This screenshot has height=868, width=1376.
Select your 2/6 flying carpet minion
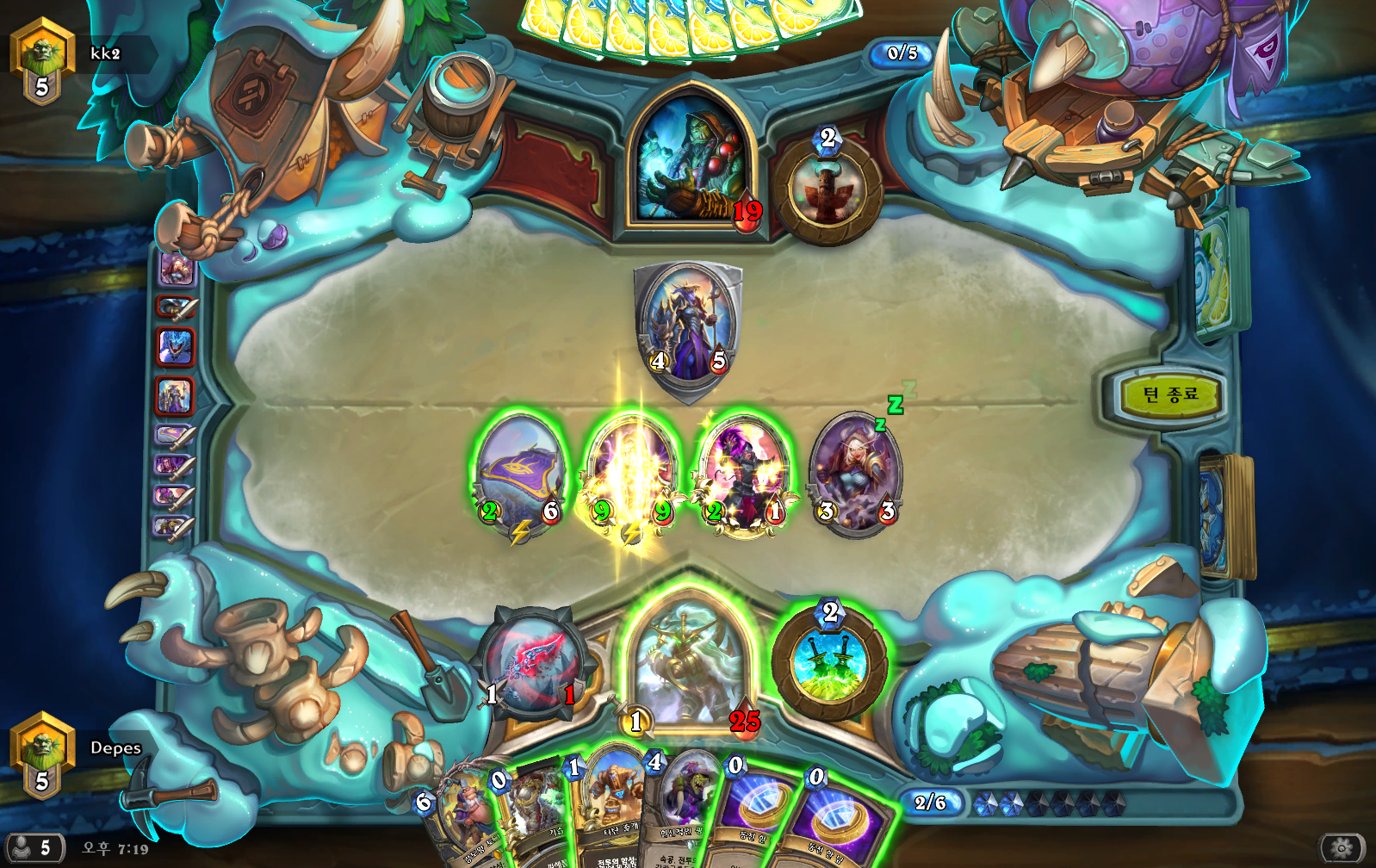pyautogui.click(x=520, y=474)
